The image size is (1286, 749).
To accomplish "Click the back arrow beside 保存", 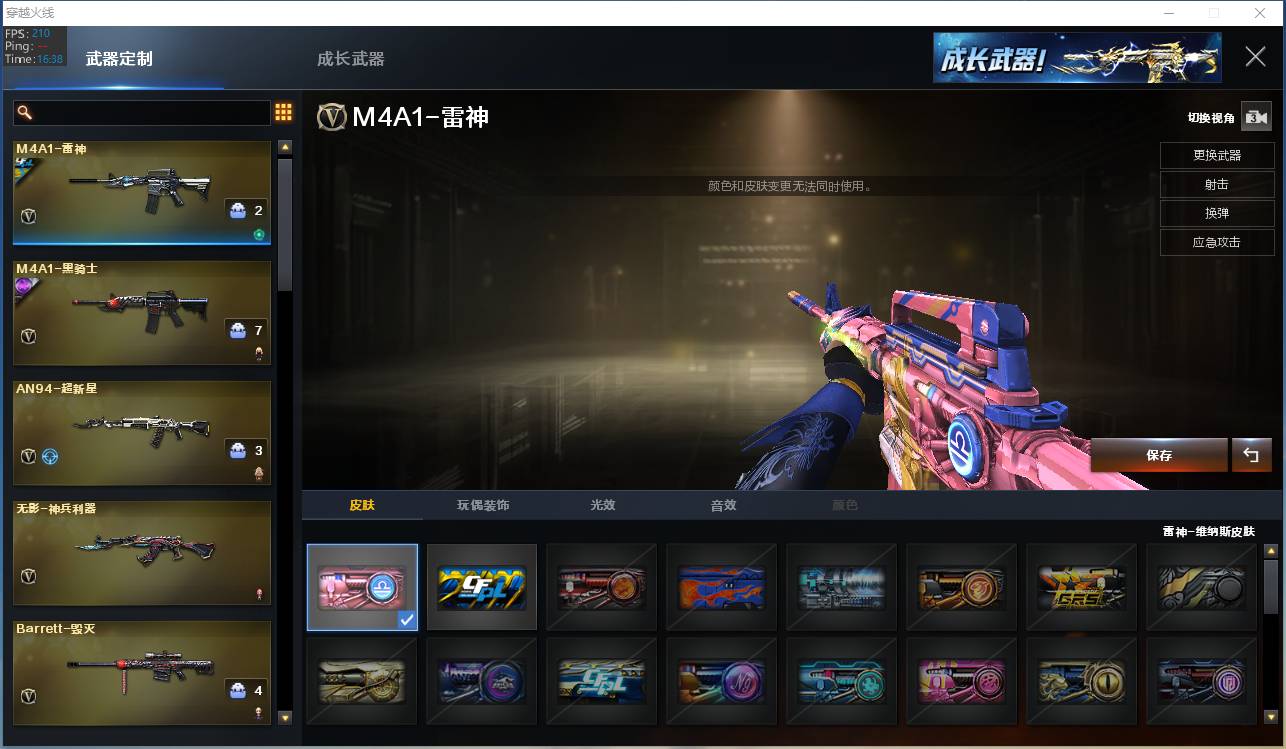I will click(1251, 455).
